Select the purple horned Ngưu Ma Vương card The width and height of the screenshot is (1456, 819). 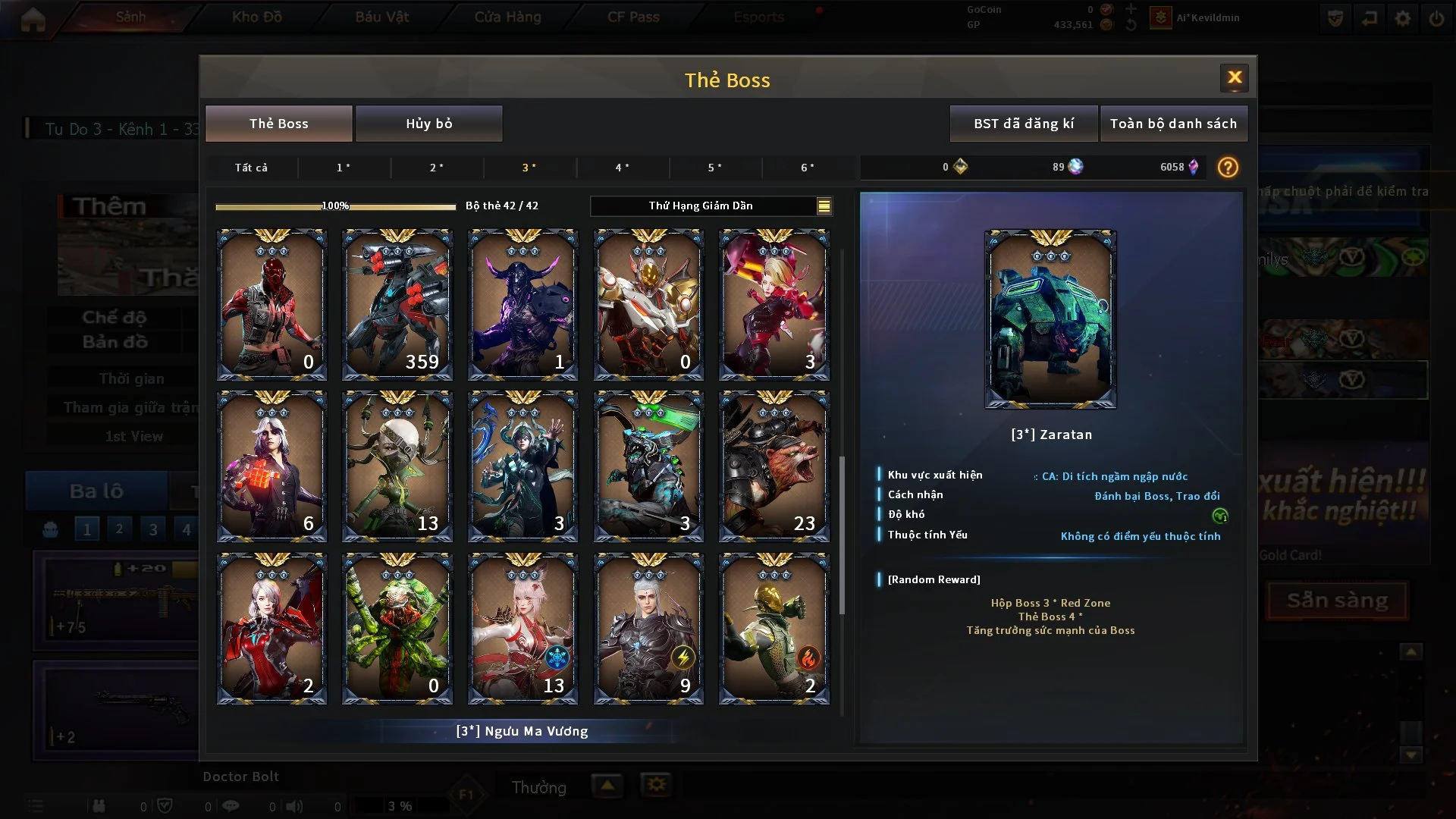[x=522, y=305]
